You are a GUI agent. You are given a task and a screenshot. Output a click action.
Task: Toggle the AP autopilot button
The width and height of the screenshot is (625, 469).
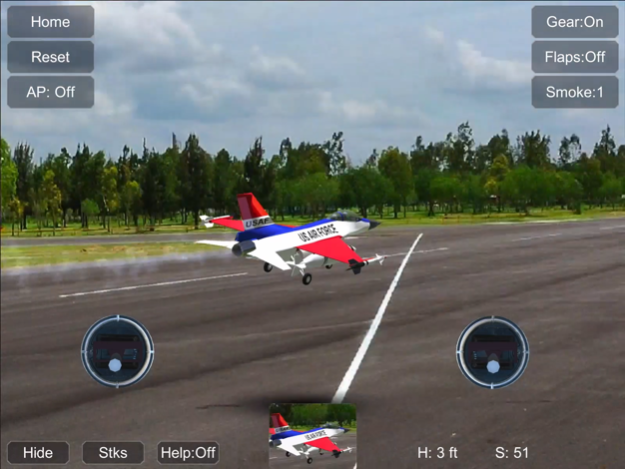pyautogui.click(x=50, y=92)
